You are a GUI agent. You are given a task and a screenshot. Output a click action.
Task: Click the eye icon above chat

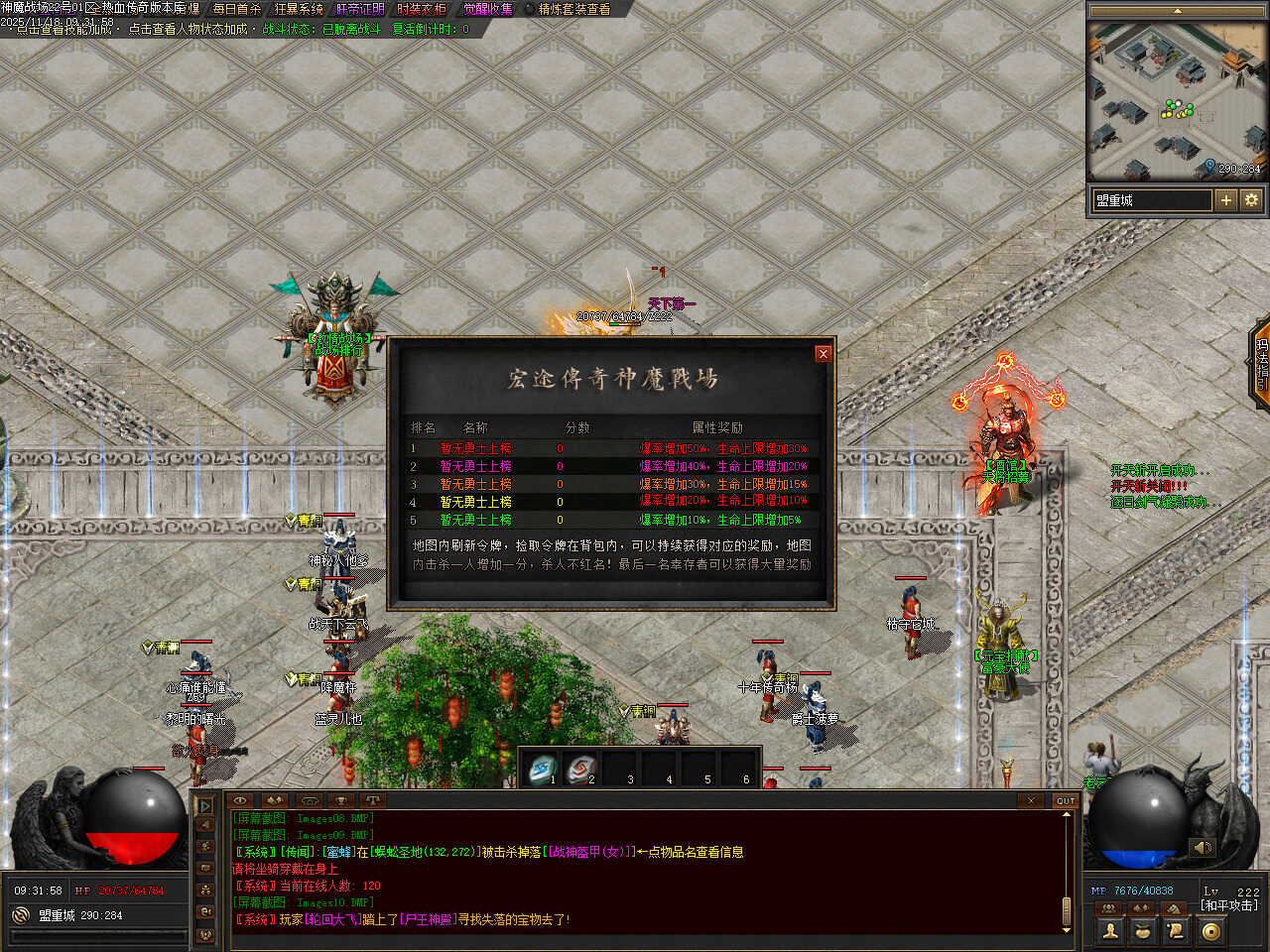pos(239,800)
